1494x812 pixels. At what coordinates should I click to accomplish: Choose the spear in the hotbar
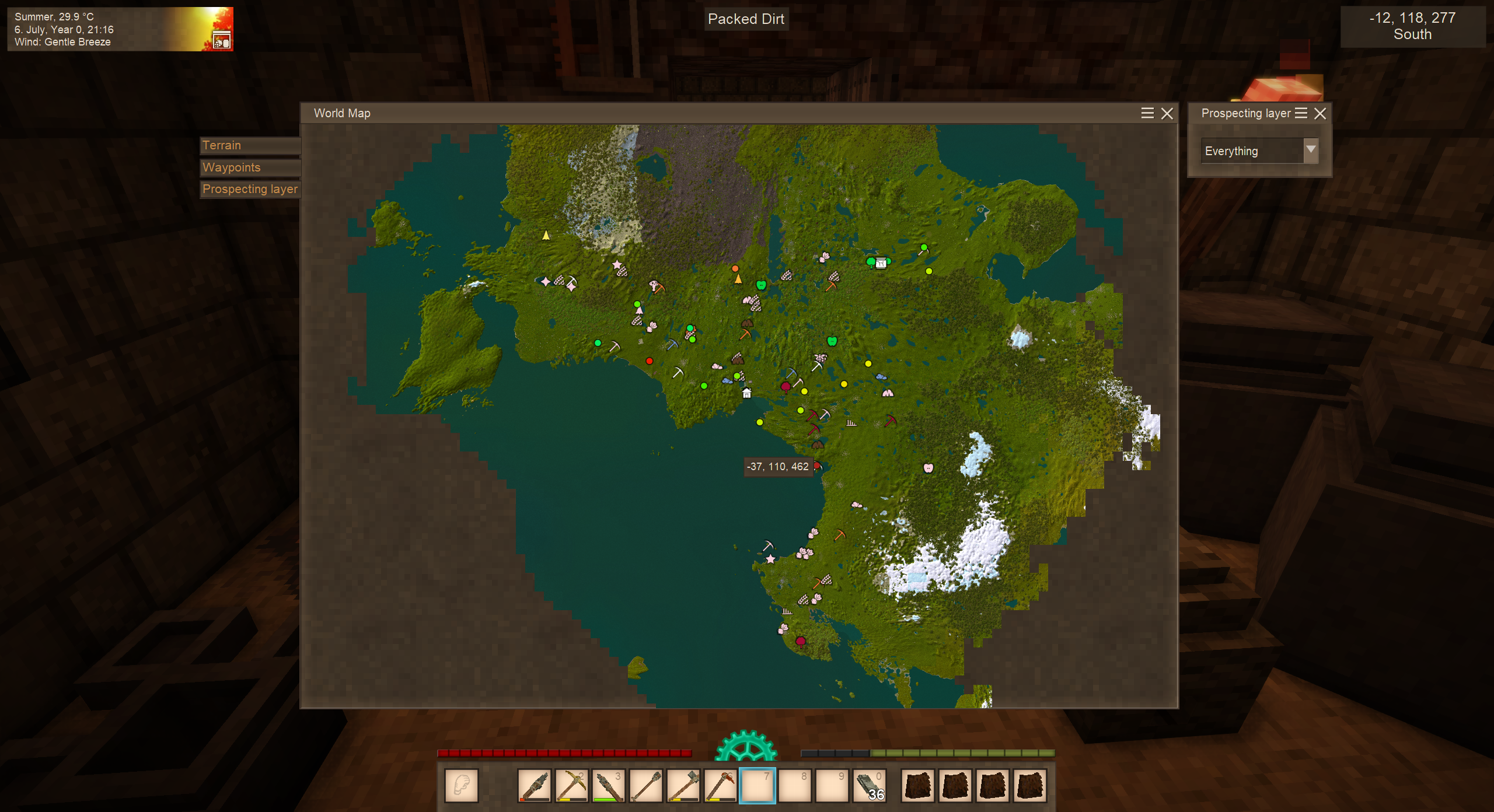pyautogui.click(x=645, y=785)
